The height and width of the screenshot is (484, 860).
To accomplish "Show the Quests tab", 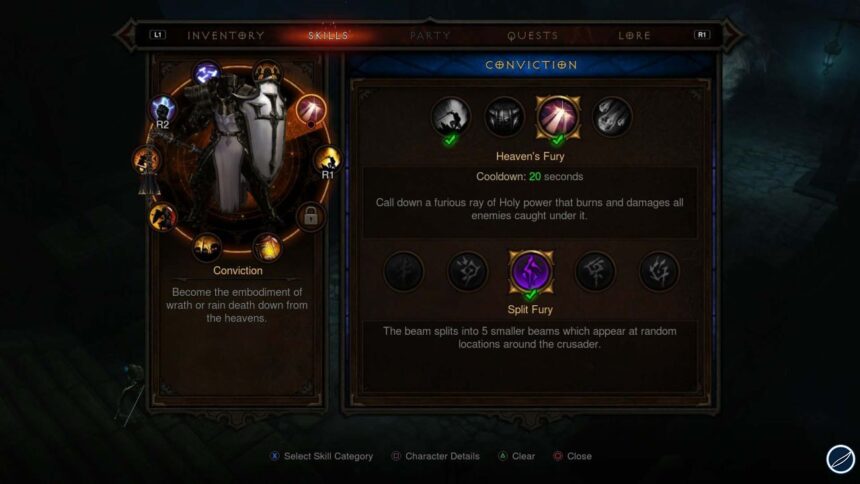I will pyautogui.click(x=532, y=35).
